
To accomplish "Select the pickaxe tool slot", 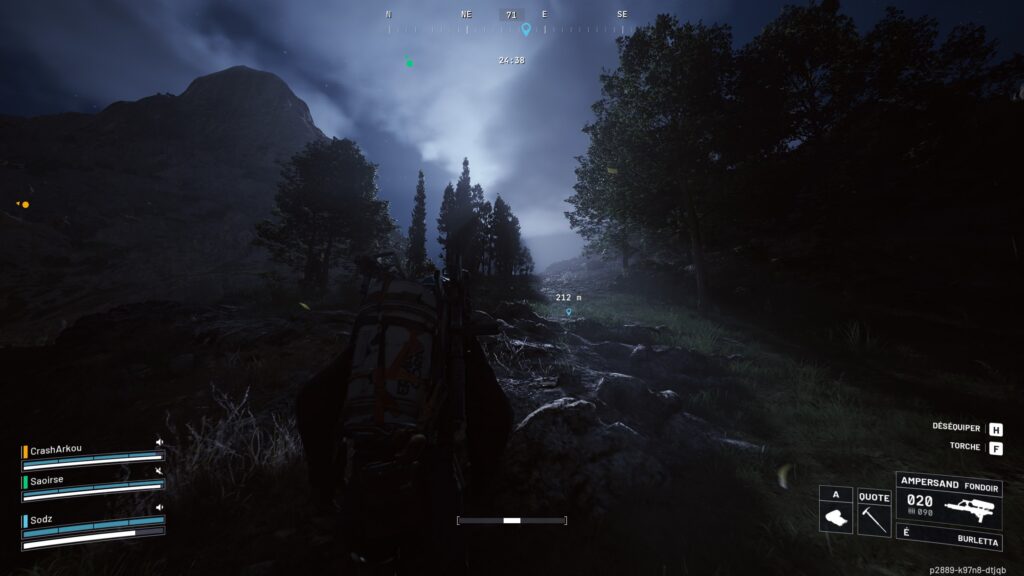I will [x=874, y=511].
